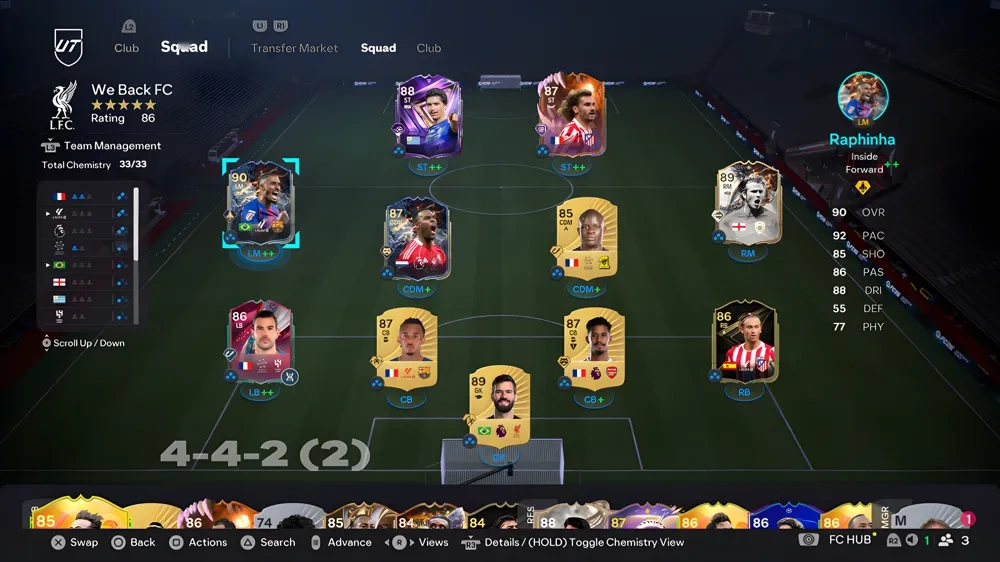Select the 90-rated Raphinha LM card
Viewport: 1000px width, 562px height.
pyautogui.click(x=260, y=205)
